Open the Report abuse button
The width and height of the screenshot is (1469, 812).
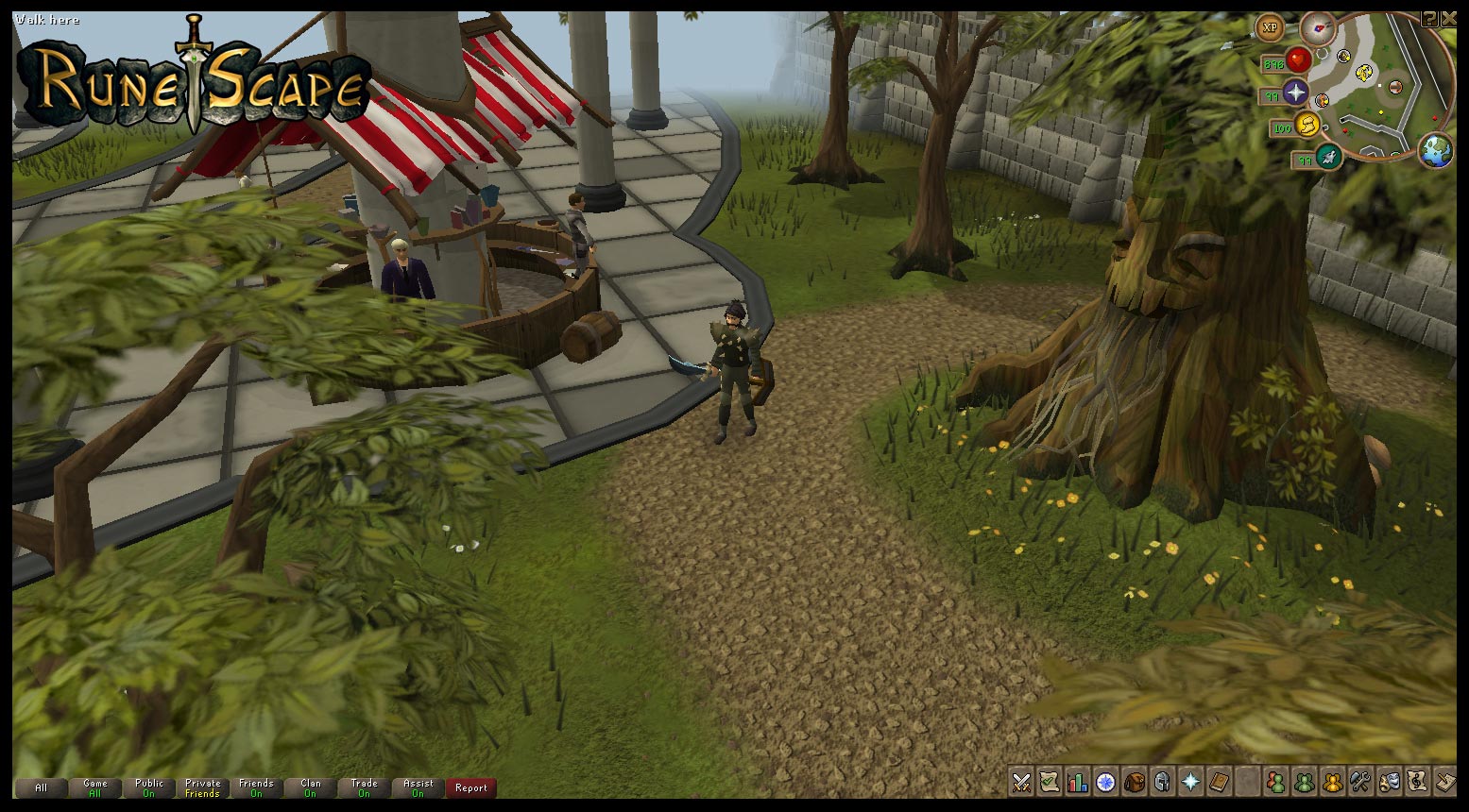click(470, 787)
